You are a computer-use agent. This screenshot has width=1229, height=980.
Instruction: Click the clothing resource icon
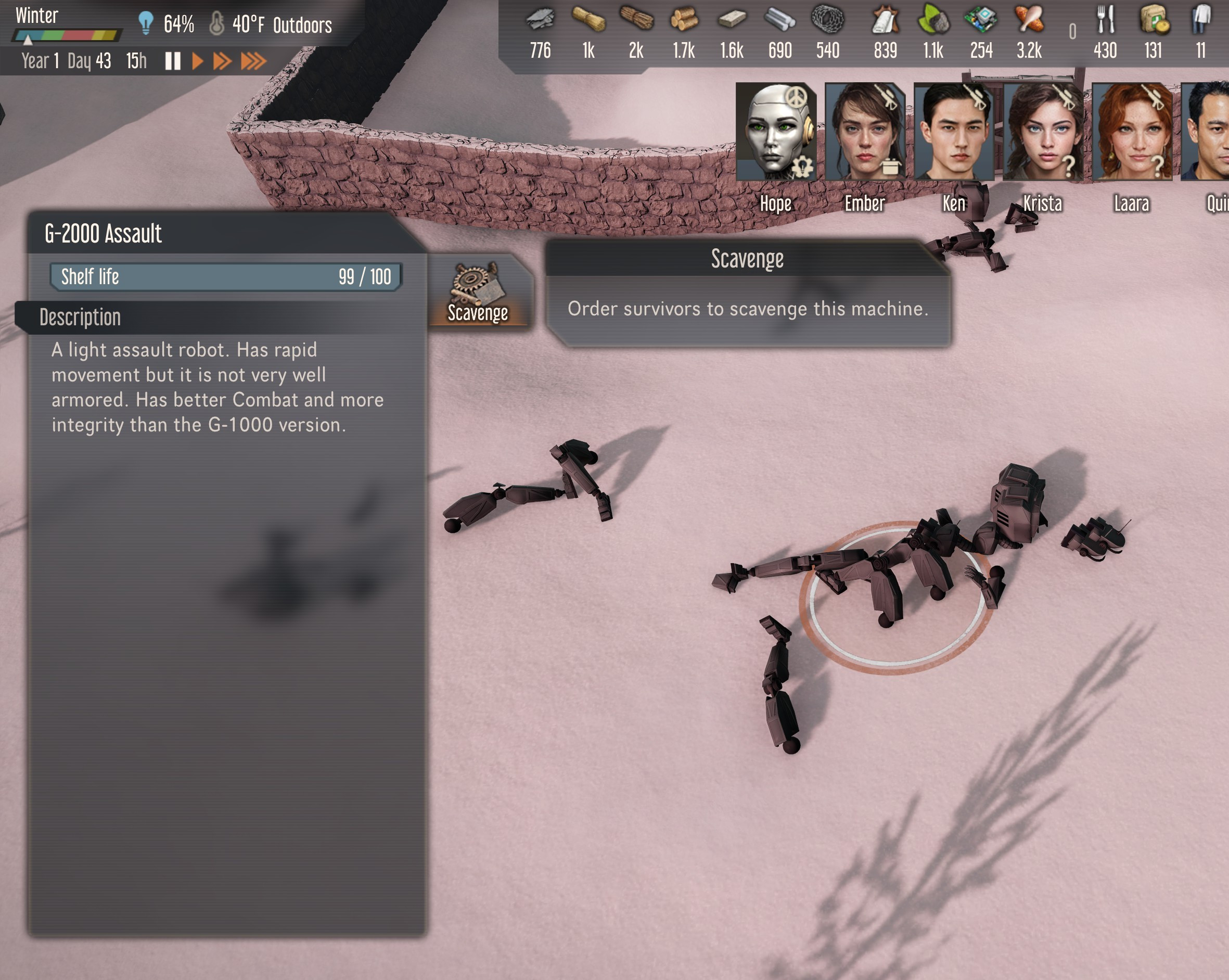pyautogui.click(x=1201, y=19)
